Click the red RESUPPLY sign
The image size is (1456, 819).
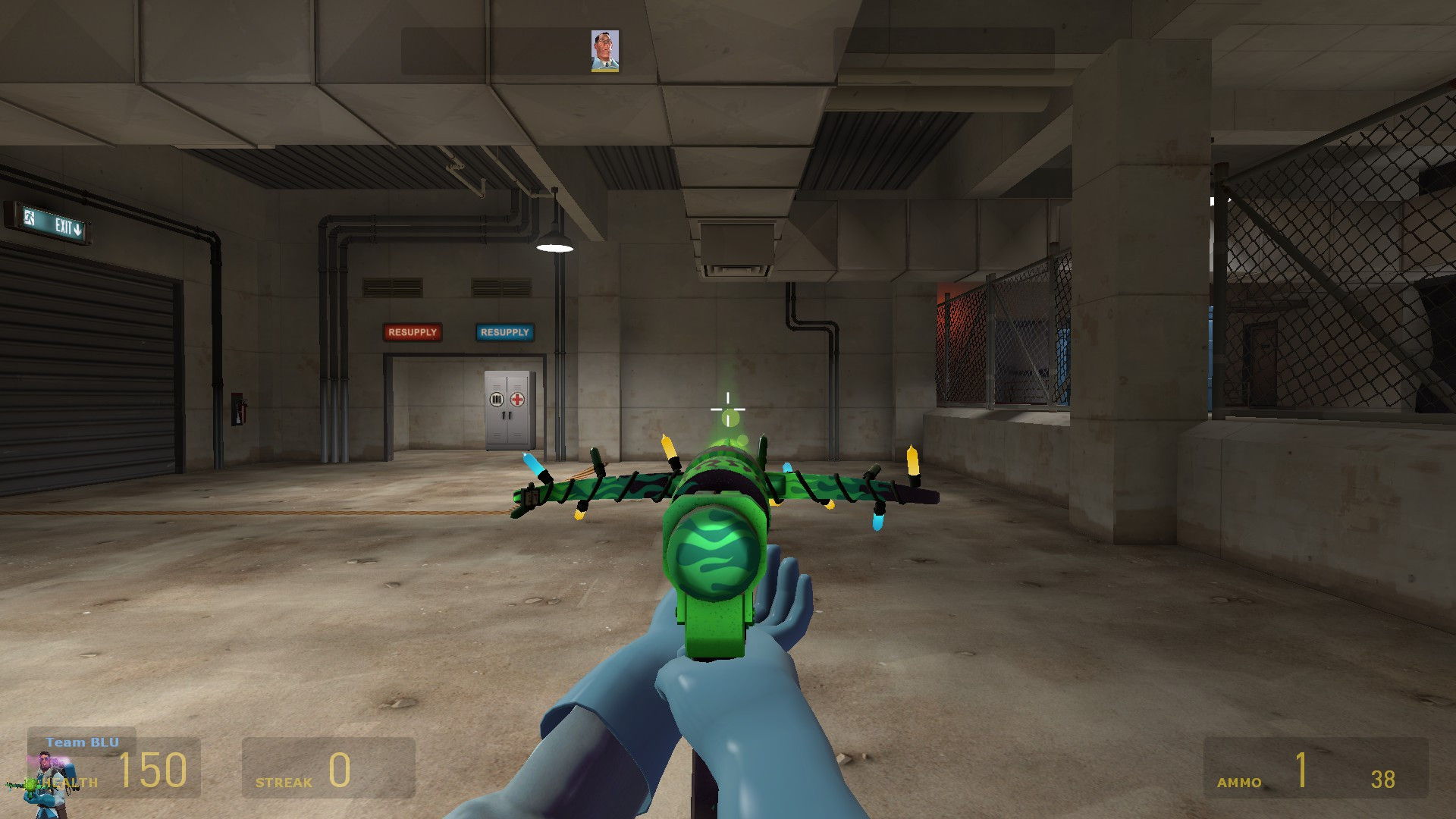[413, 332]
